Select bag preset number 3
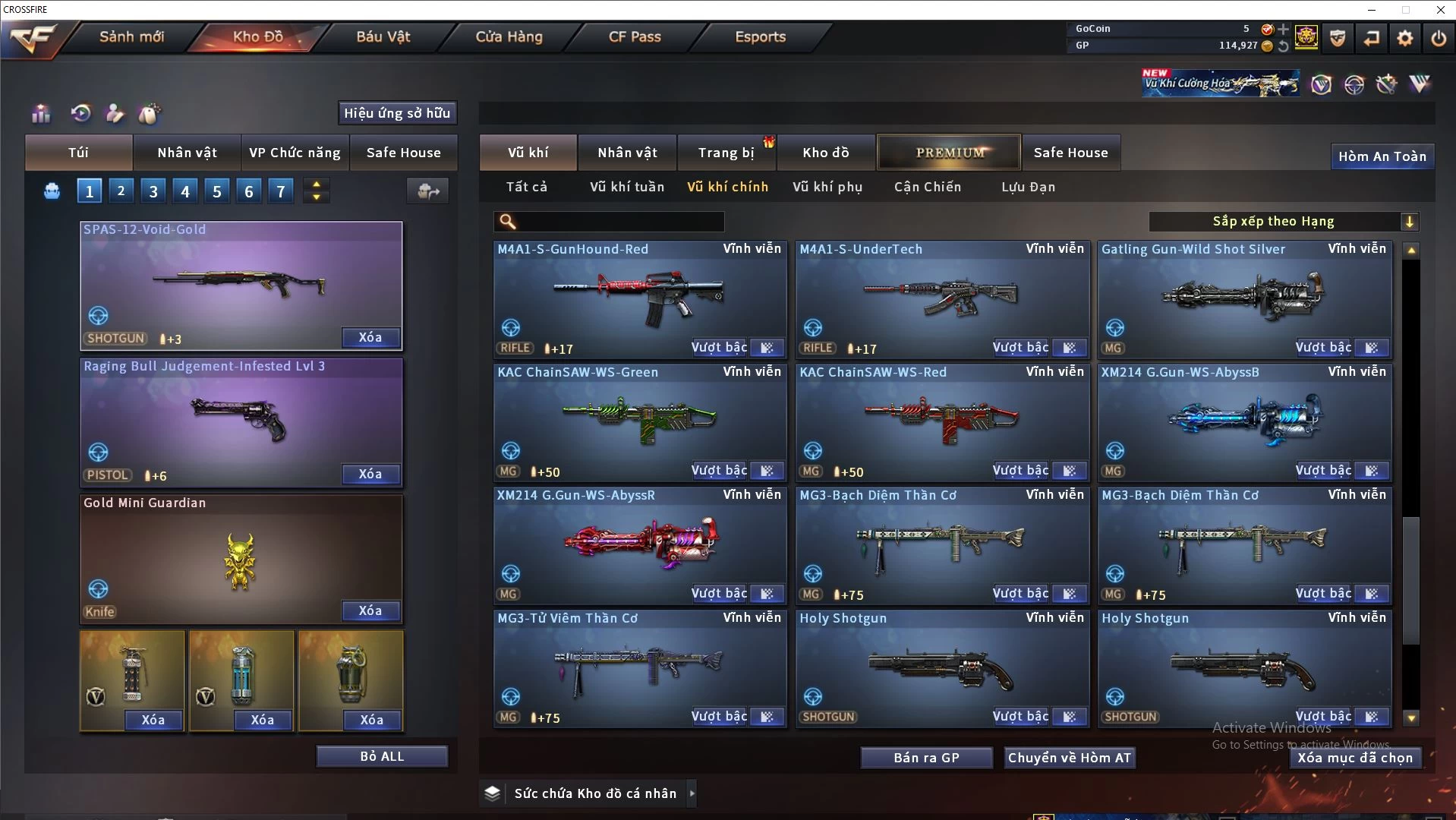 point(153,191)
